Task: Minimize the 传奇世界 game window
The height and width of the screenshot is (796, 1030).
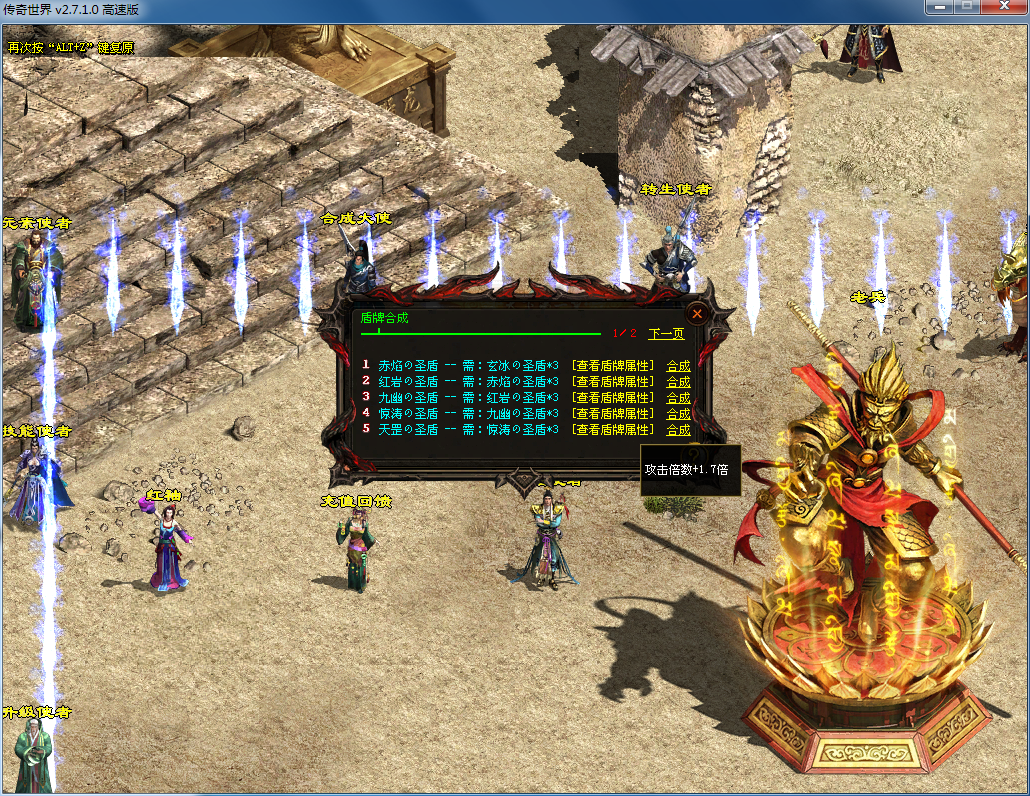Action: [x=938, y=7]
